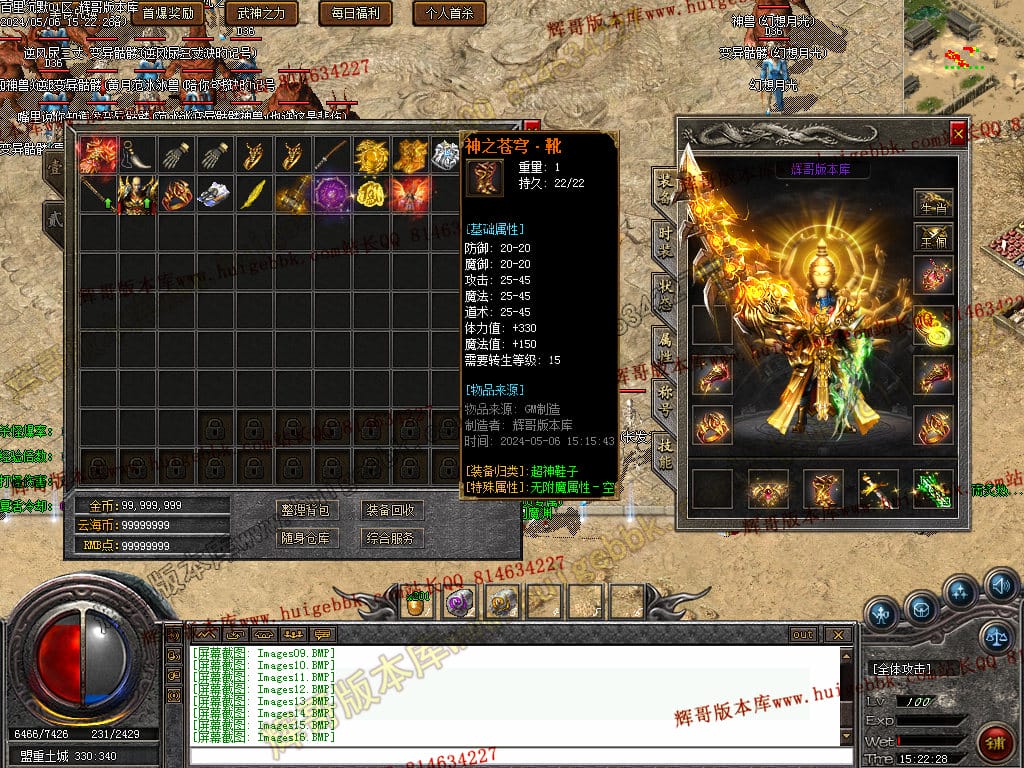1024x768 pixels.
Task: Switch to the 属性 attributes tab
Action: coord(664,345)
